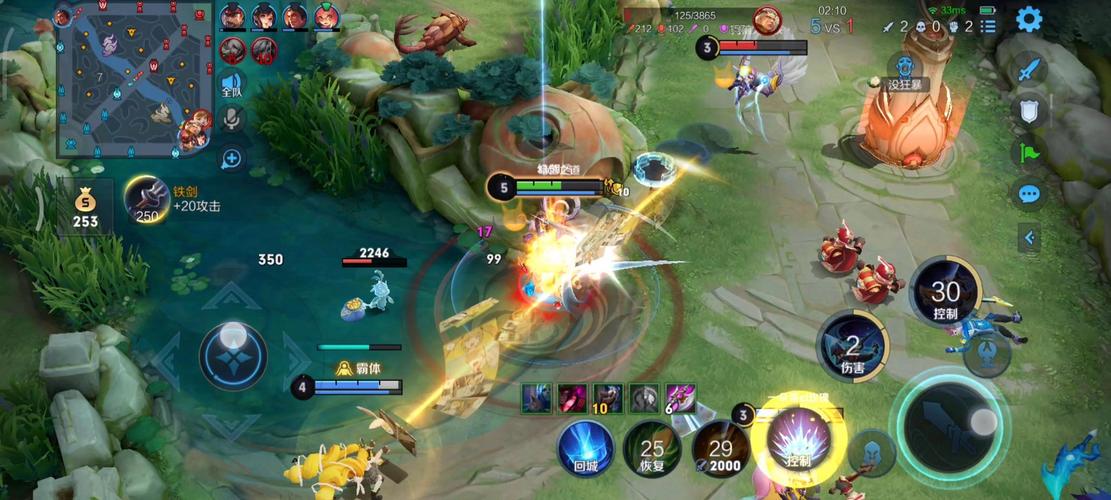This screenshot has width=1111, height=500.
Task: Toggle the team voice speaker (全队)
Action: (232, 84)
